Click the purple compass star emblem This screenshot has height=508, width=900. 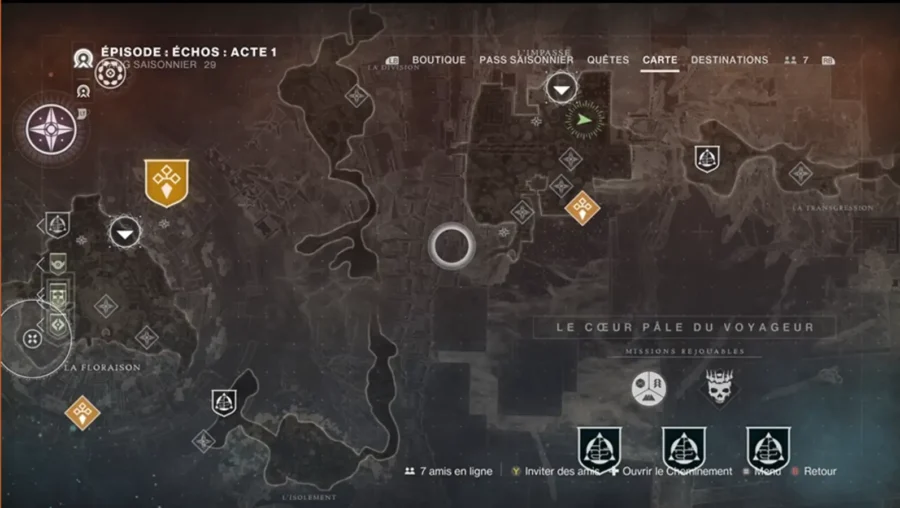point(48,131)
